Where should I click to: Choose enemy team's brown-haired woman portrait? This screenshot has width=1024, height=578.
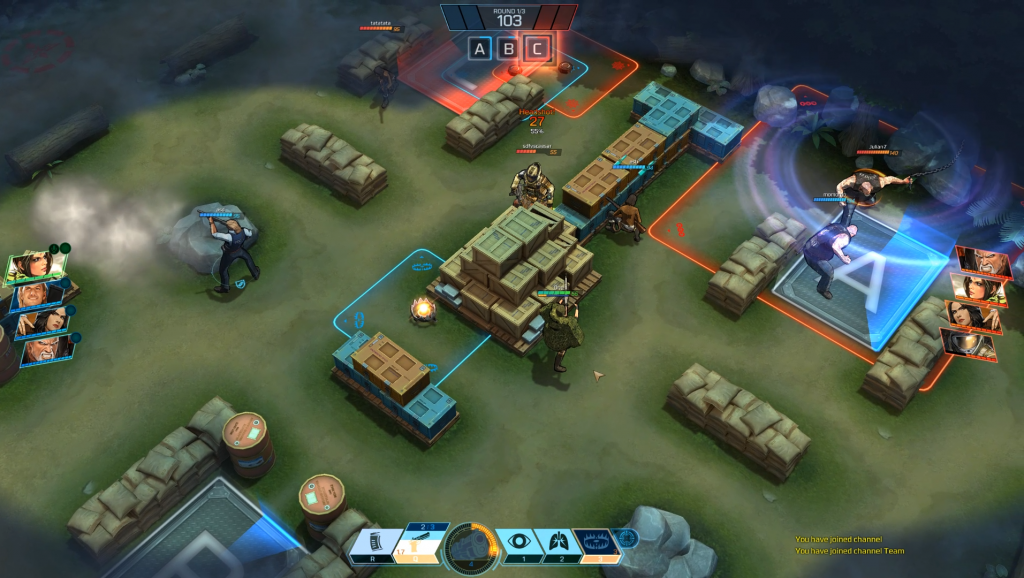tap(979, 290)
